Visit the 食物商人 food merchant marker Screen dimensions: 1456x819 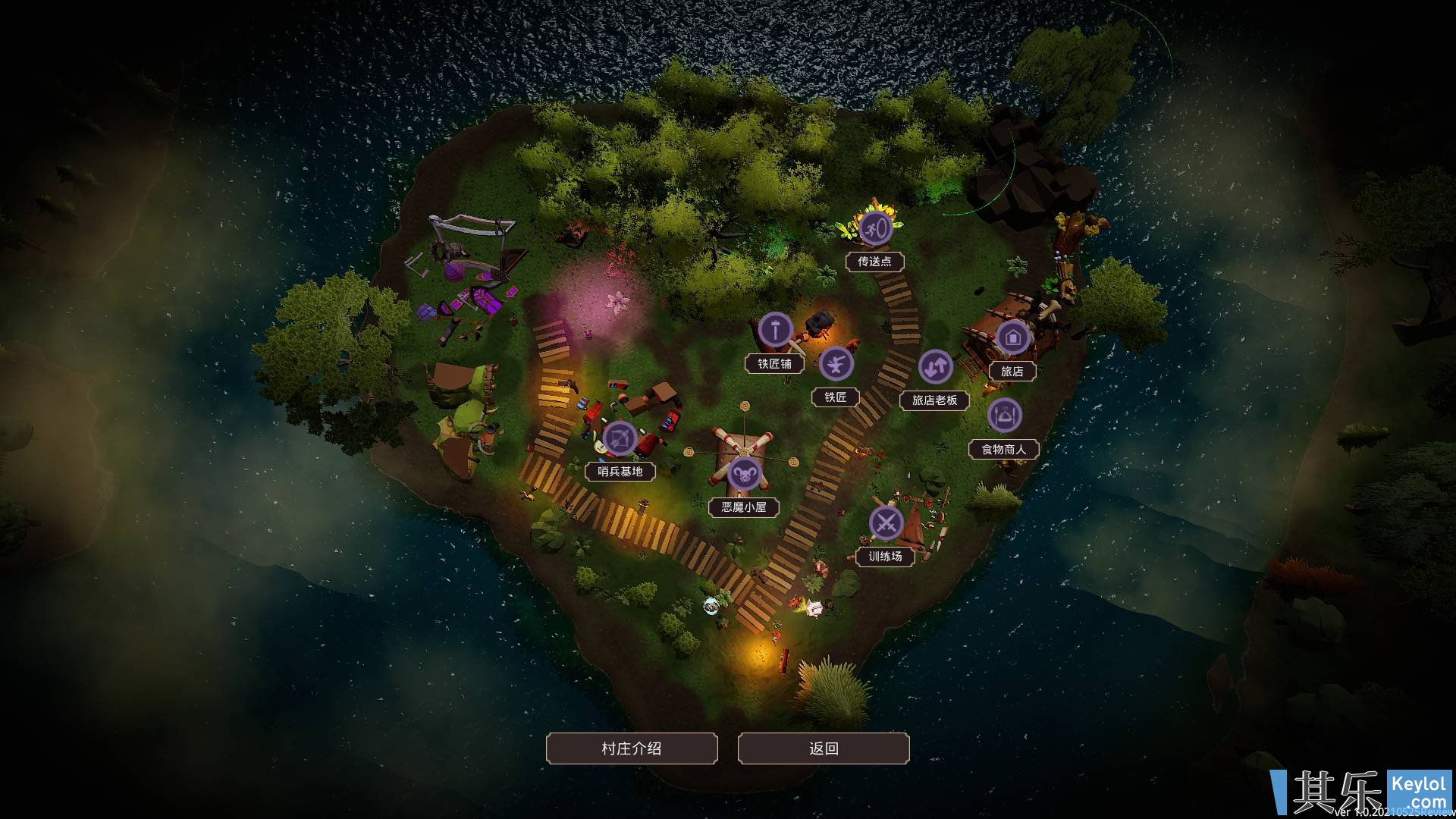tap(1005, 416)
